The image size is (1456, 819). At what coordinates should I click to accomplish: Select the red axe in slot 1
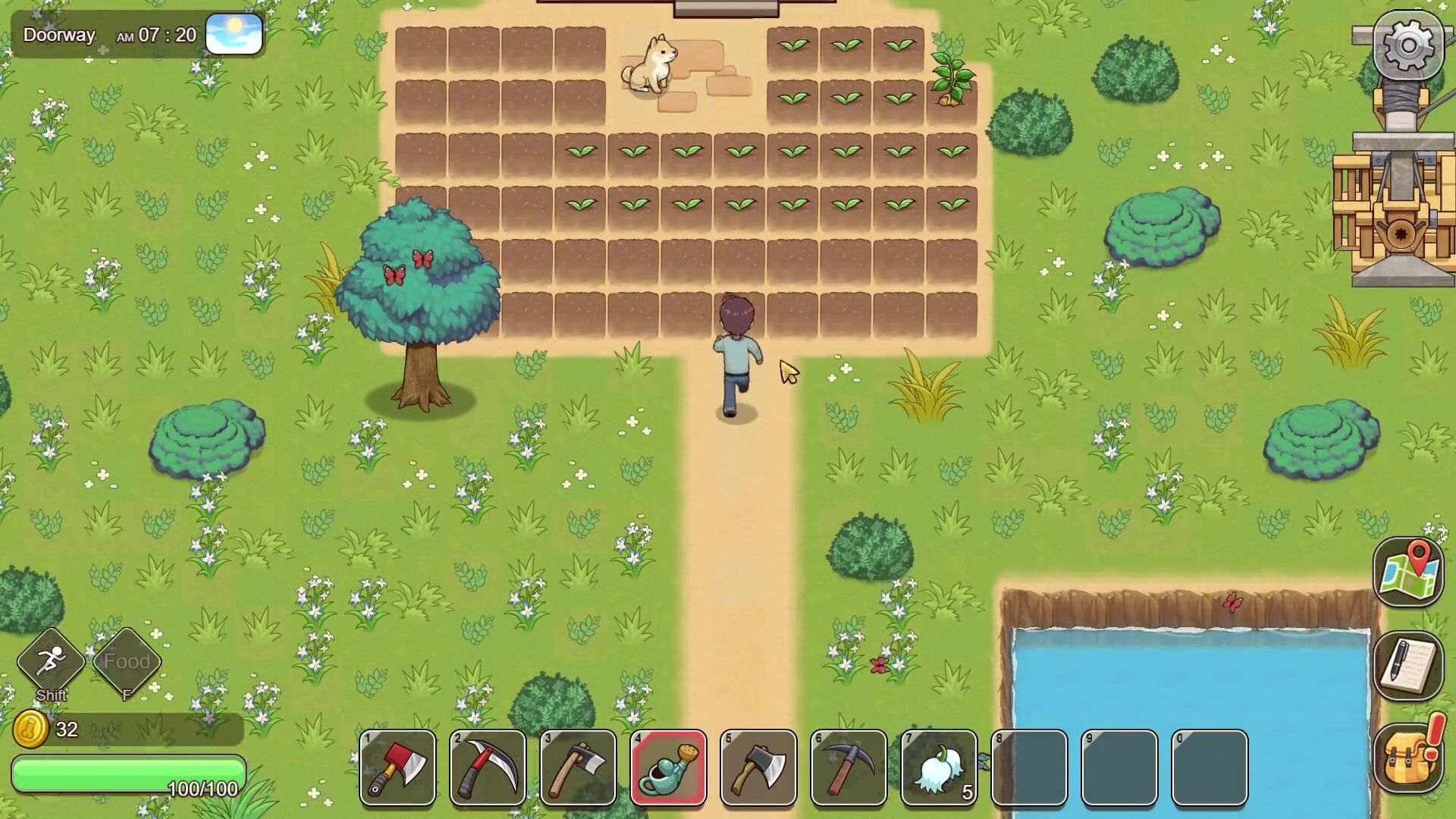coord(397,767)
